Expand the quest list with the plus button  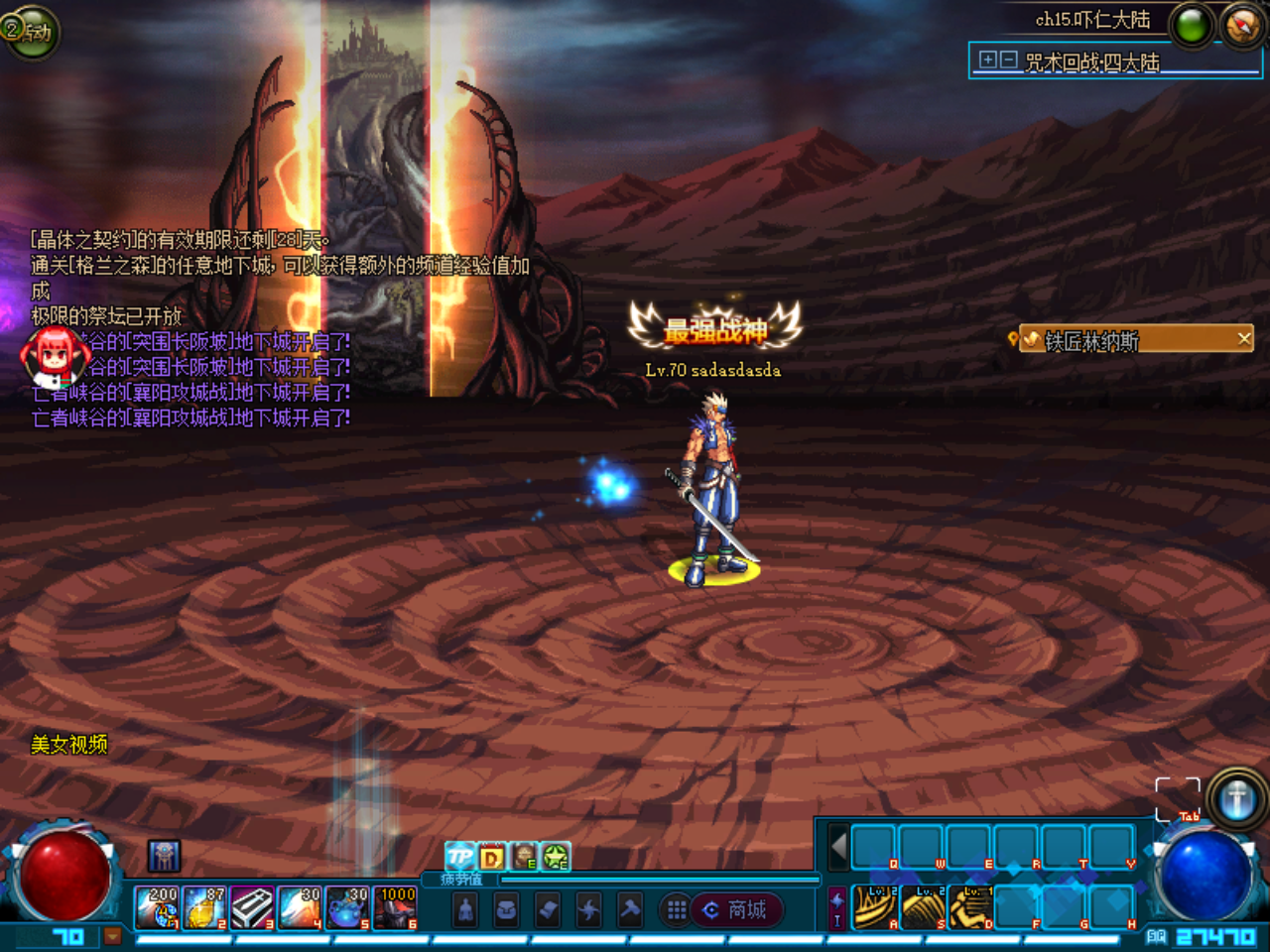click(987, 59)
